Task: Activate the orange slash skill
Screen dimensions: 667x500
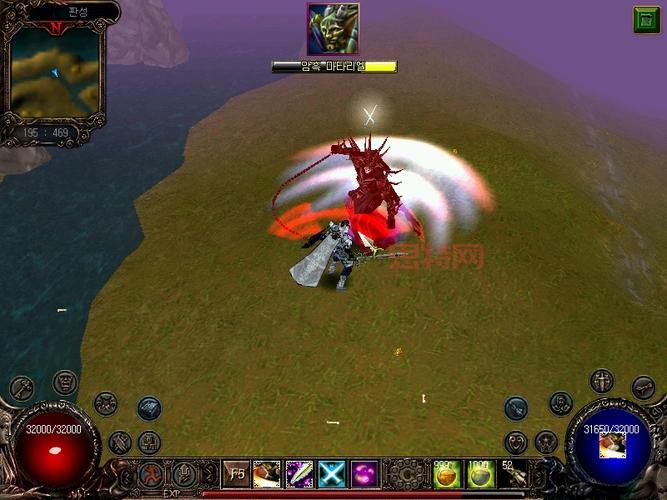Action: coord(267,473)
